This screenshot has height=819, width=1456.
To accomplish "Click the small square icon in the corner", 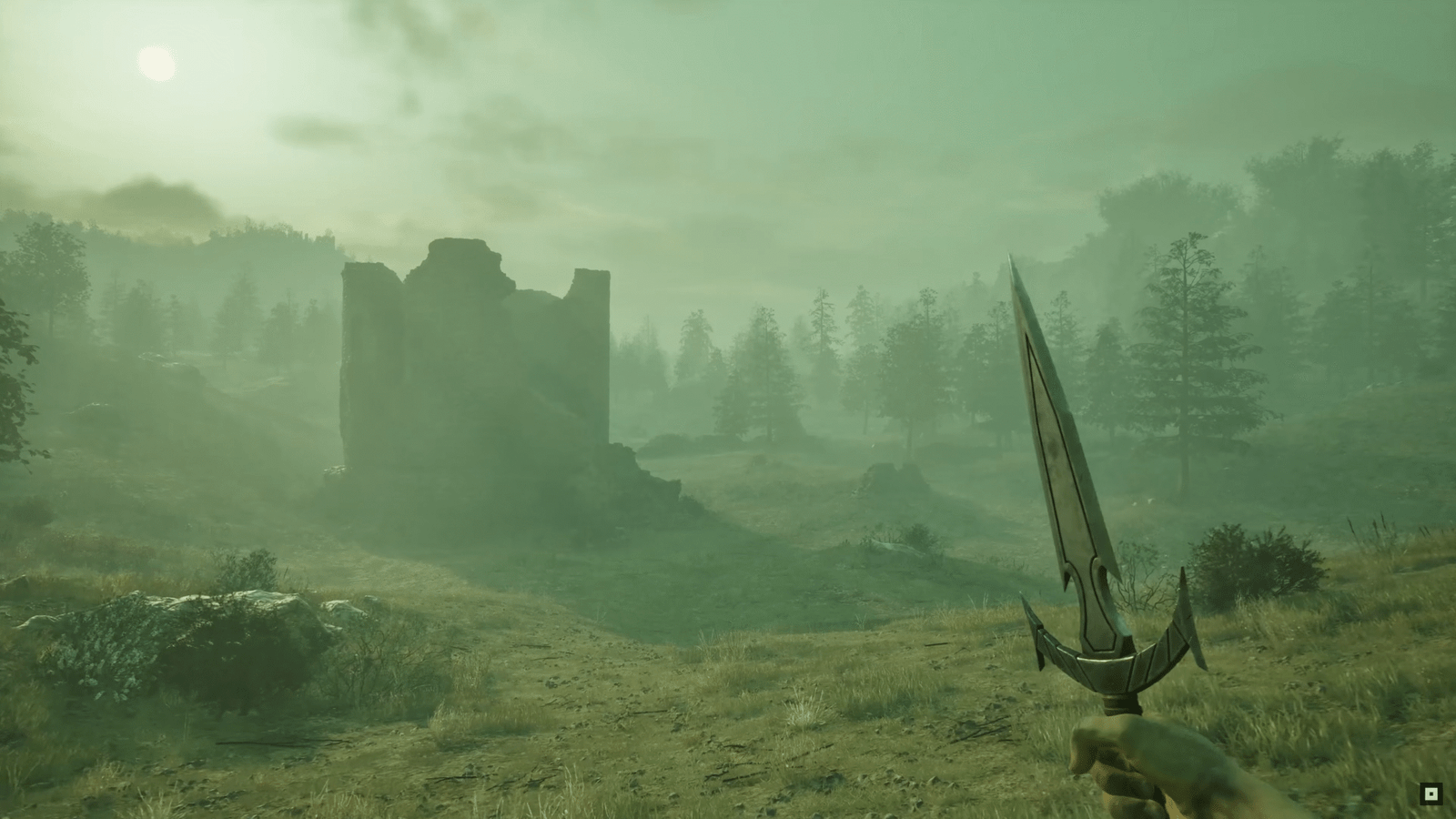I will pyautogui.click(x=1431, y=794).
